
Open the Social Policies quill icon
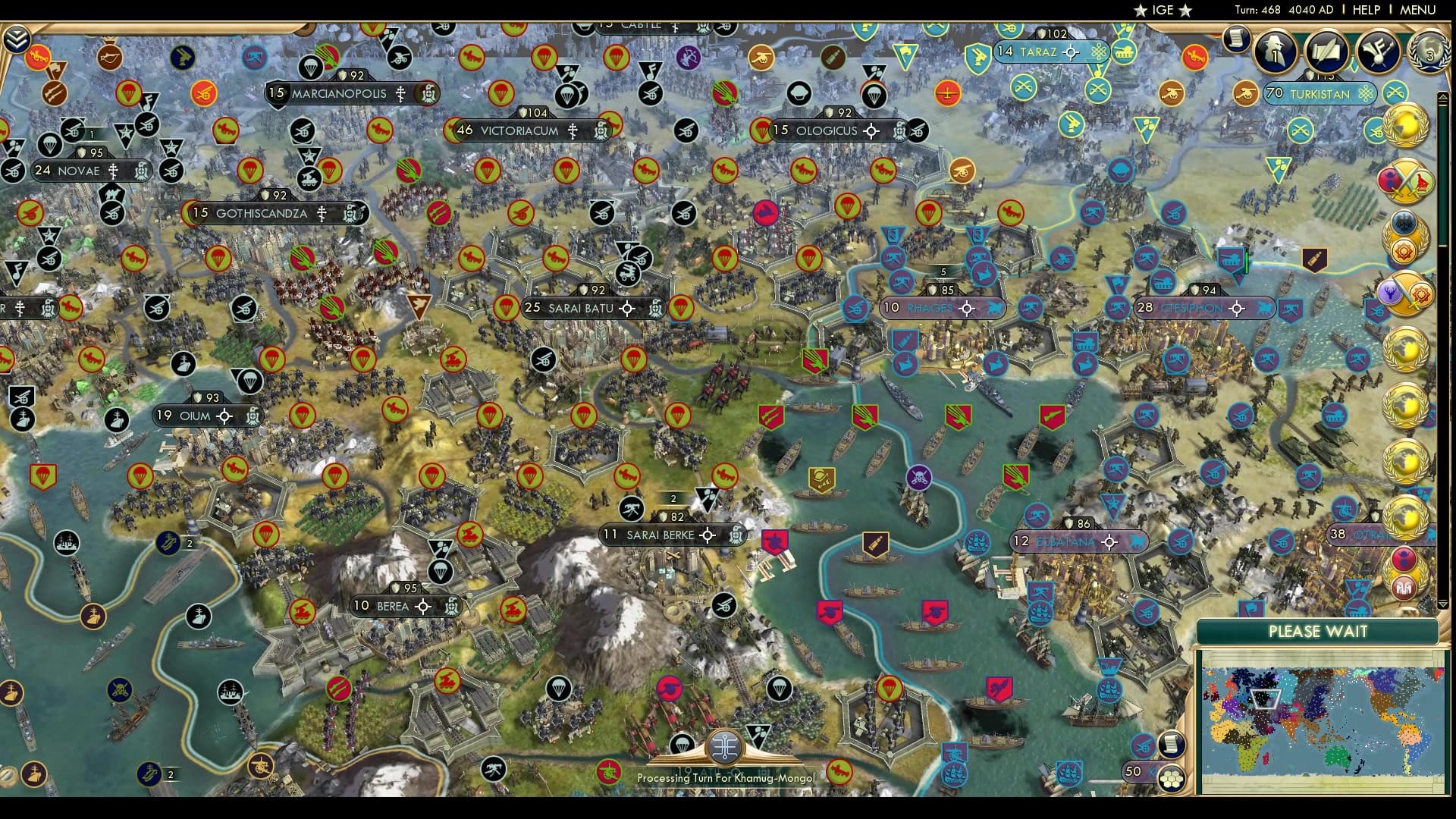(x=1325, y=52)
